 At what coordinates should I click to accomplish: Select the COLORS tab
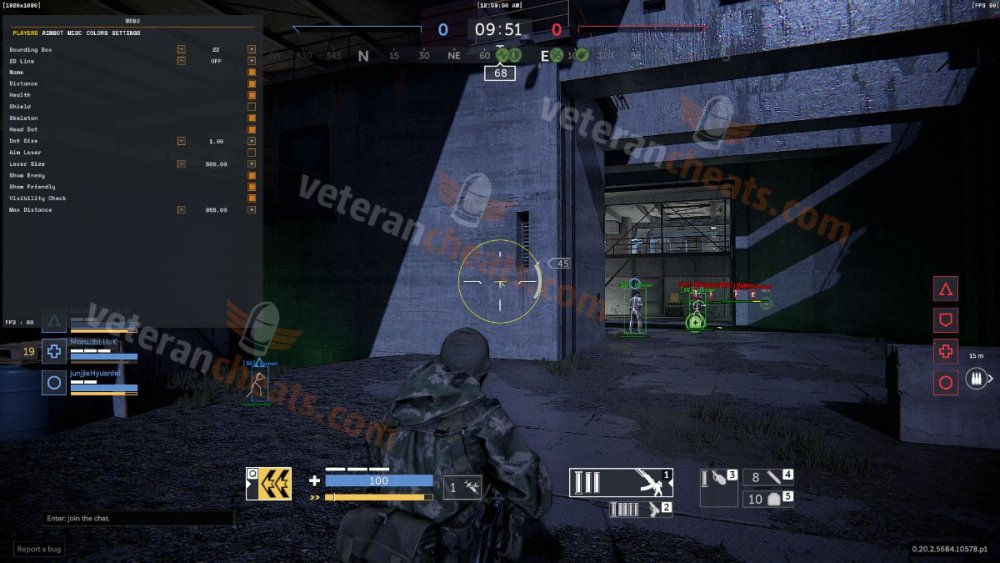[97, 33]
